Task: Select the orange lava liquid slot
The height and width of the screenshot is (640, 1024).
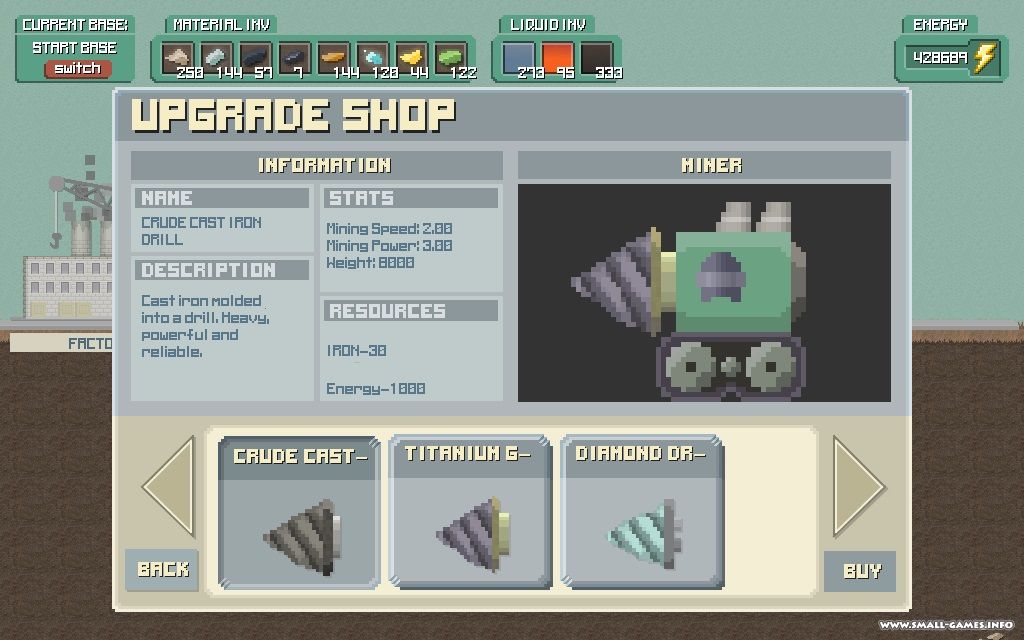Action: pos(558,59)
